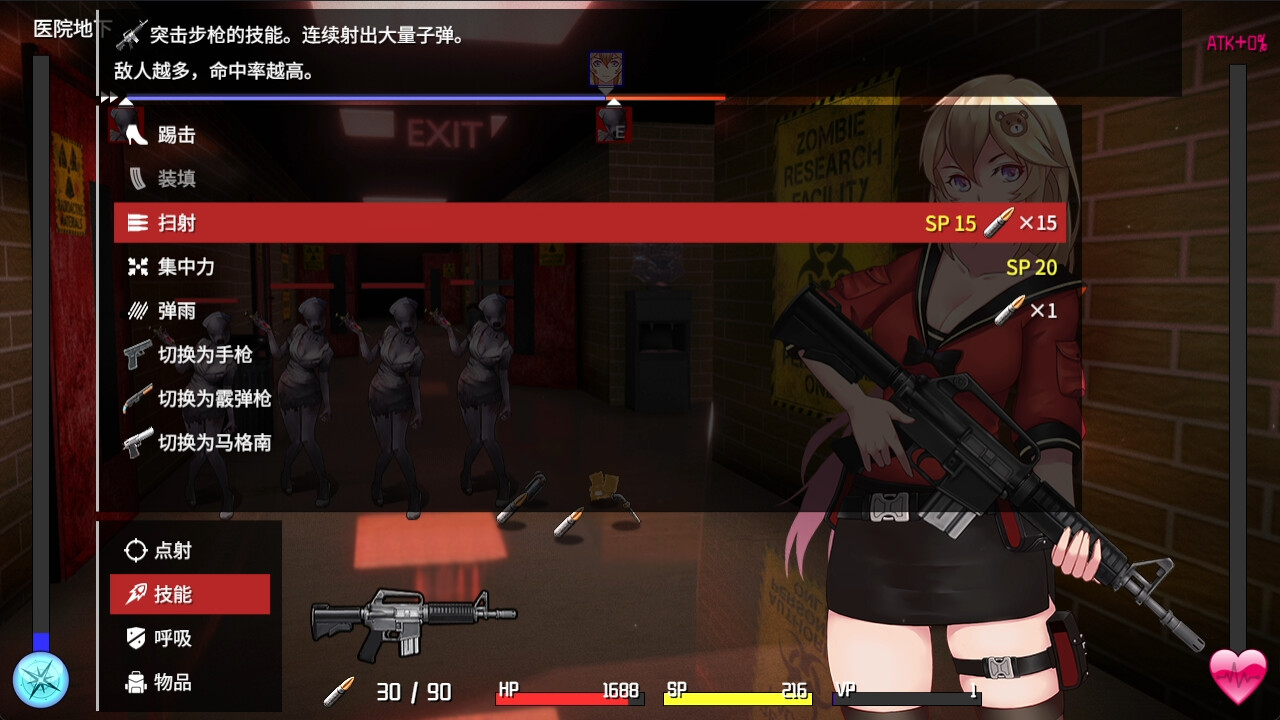Screen dimensions: 1280x720
Task: Click the pistol icon to switch to handgun
Action: pyautogui.click(x=136, y=354)
